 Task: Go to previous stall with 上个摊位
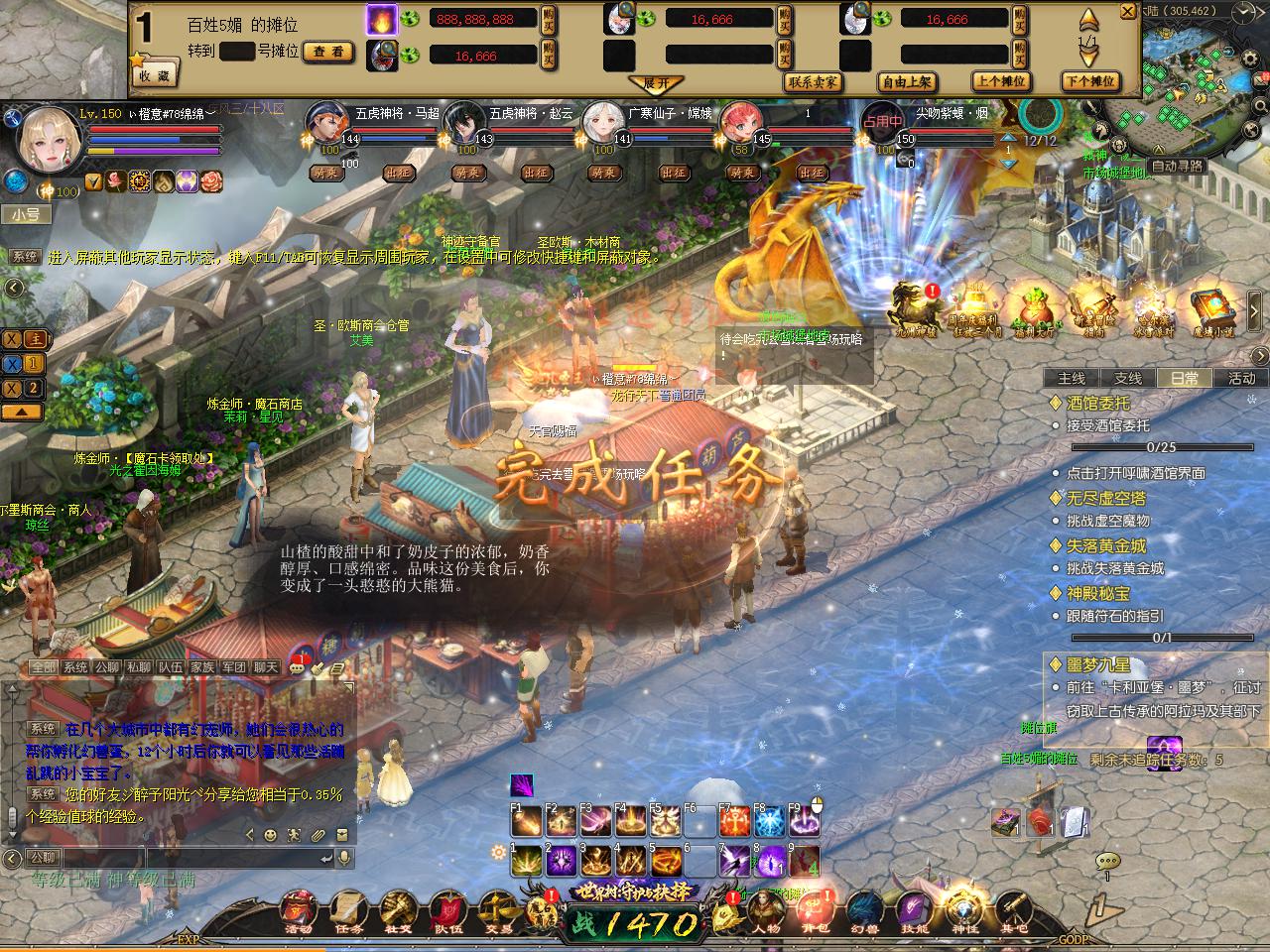(999, 82)
